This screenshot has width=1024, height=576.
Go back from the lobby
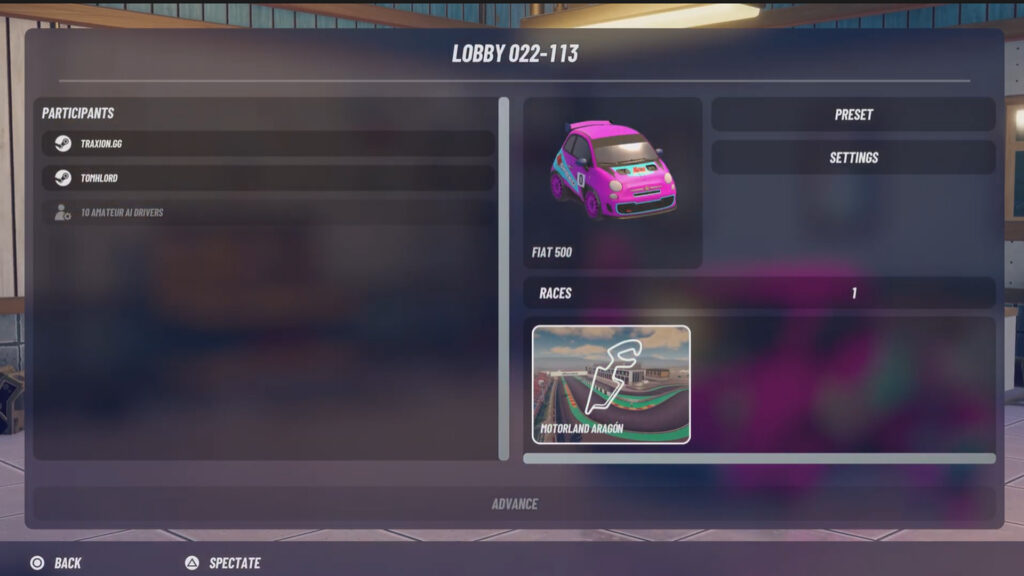point(56,563)
